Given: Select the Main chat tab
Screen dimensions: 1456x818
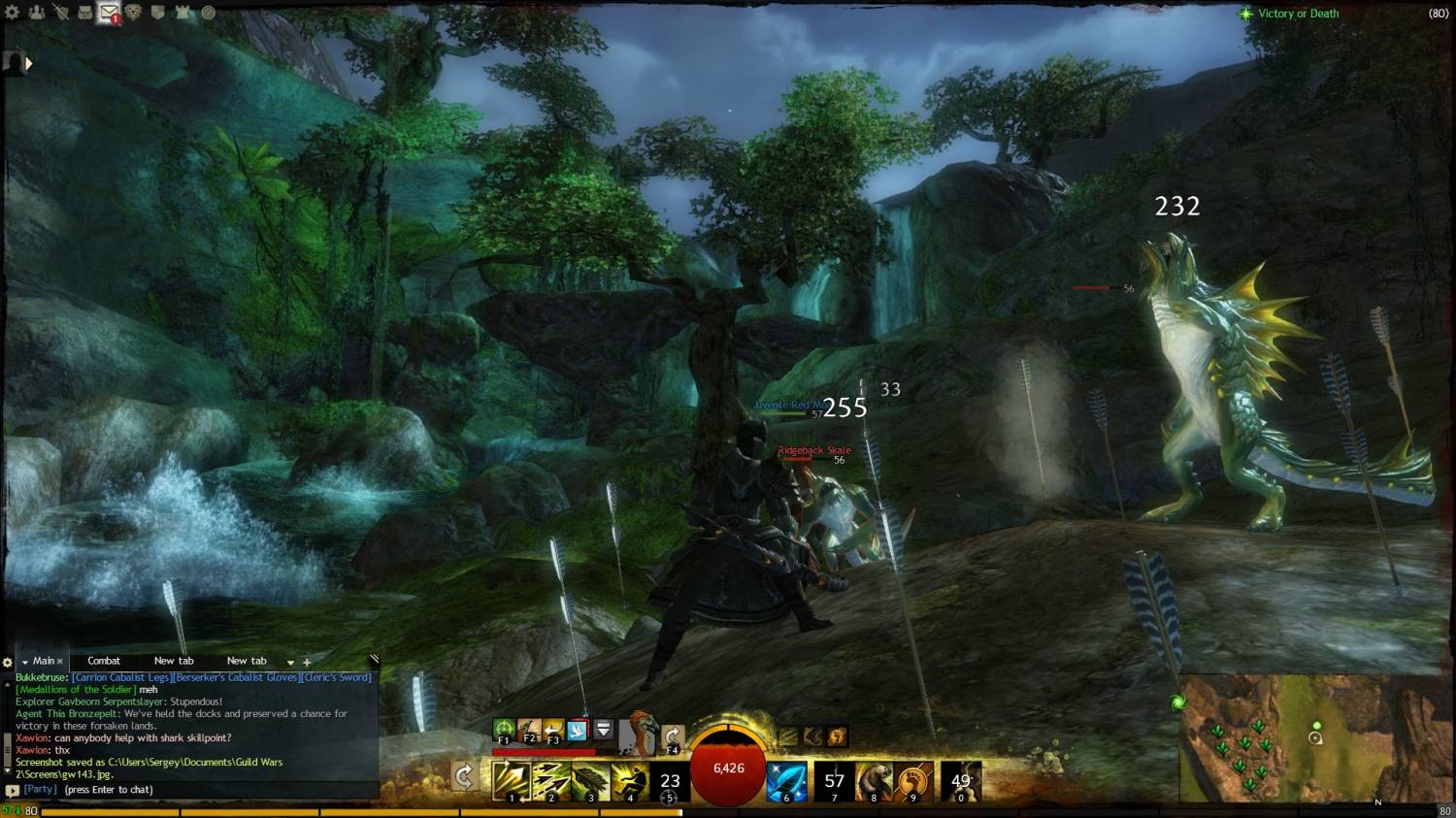Looking at the screenshot, I should [x=44, y=661].
